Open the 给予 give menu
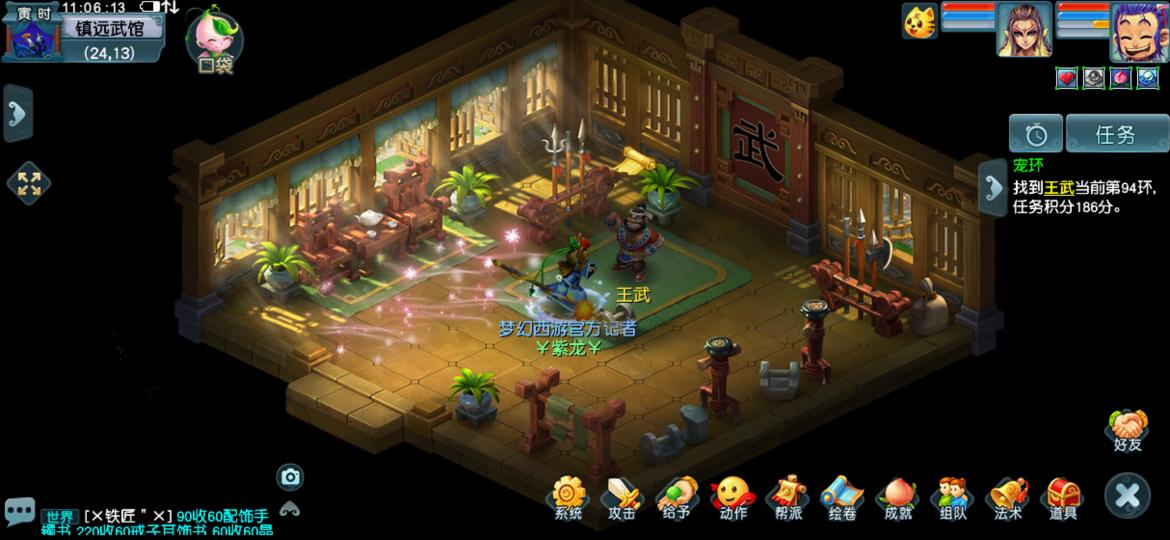1170x540 pixels. (x=676, y=497)
